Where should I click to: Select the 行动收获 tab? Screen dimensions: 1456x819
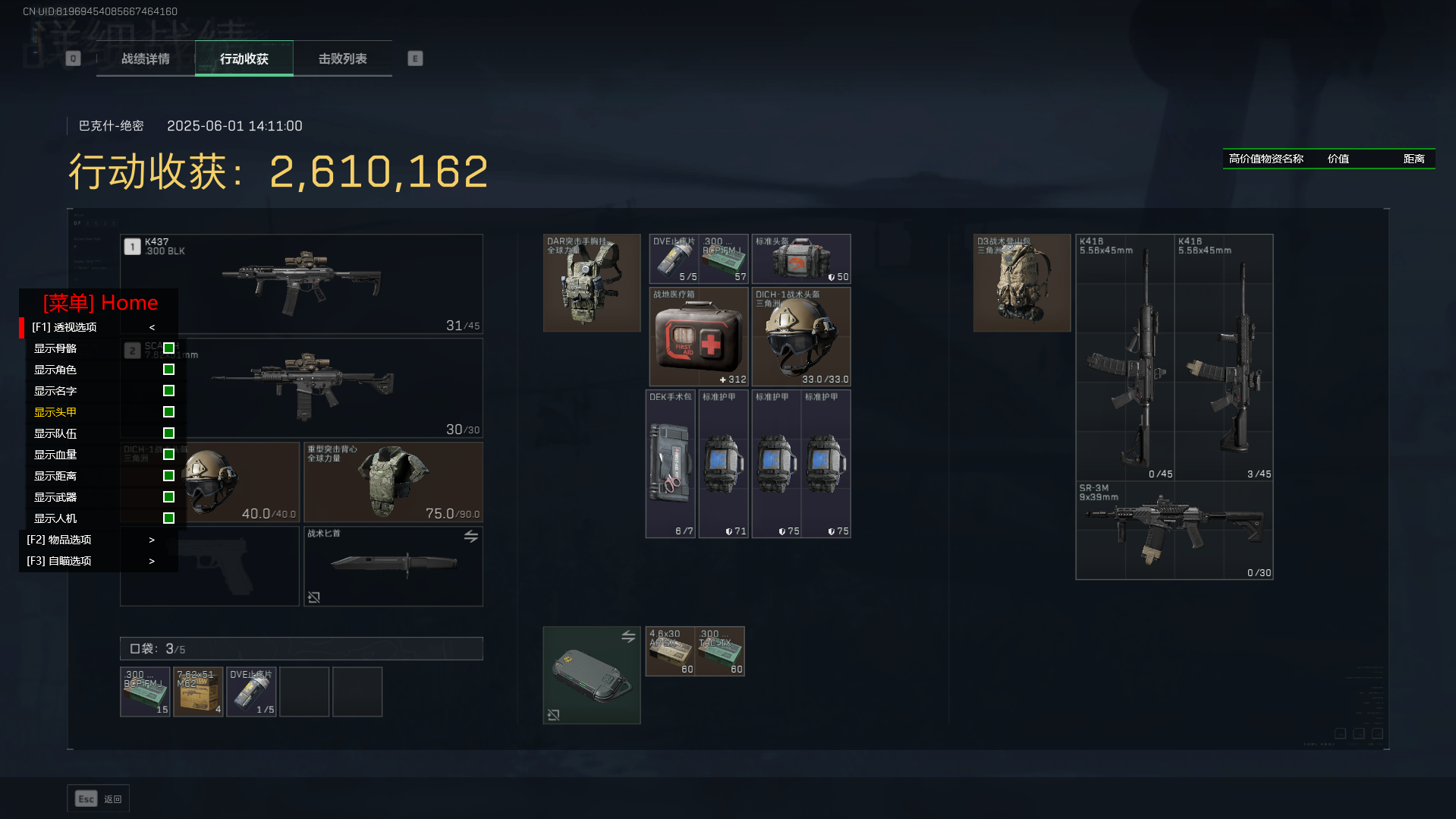(244, 58)
